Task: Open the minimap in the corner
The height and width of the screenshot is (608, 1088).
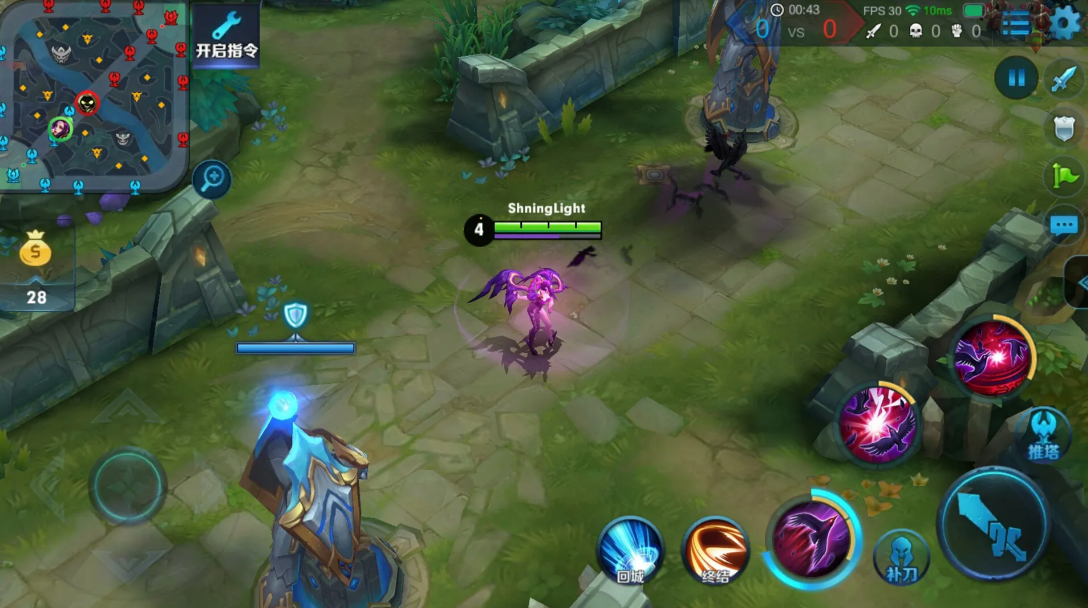Action: 95,97
